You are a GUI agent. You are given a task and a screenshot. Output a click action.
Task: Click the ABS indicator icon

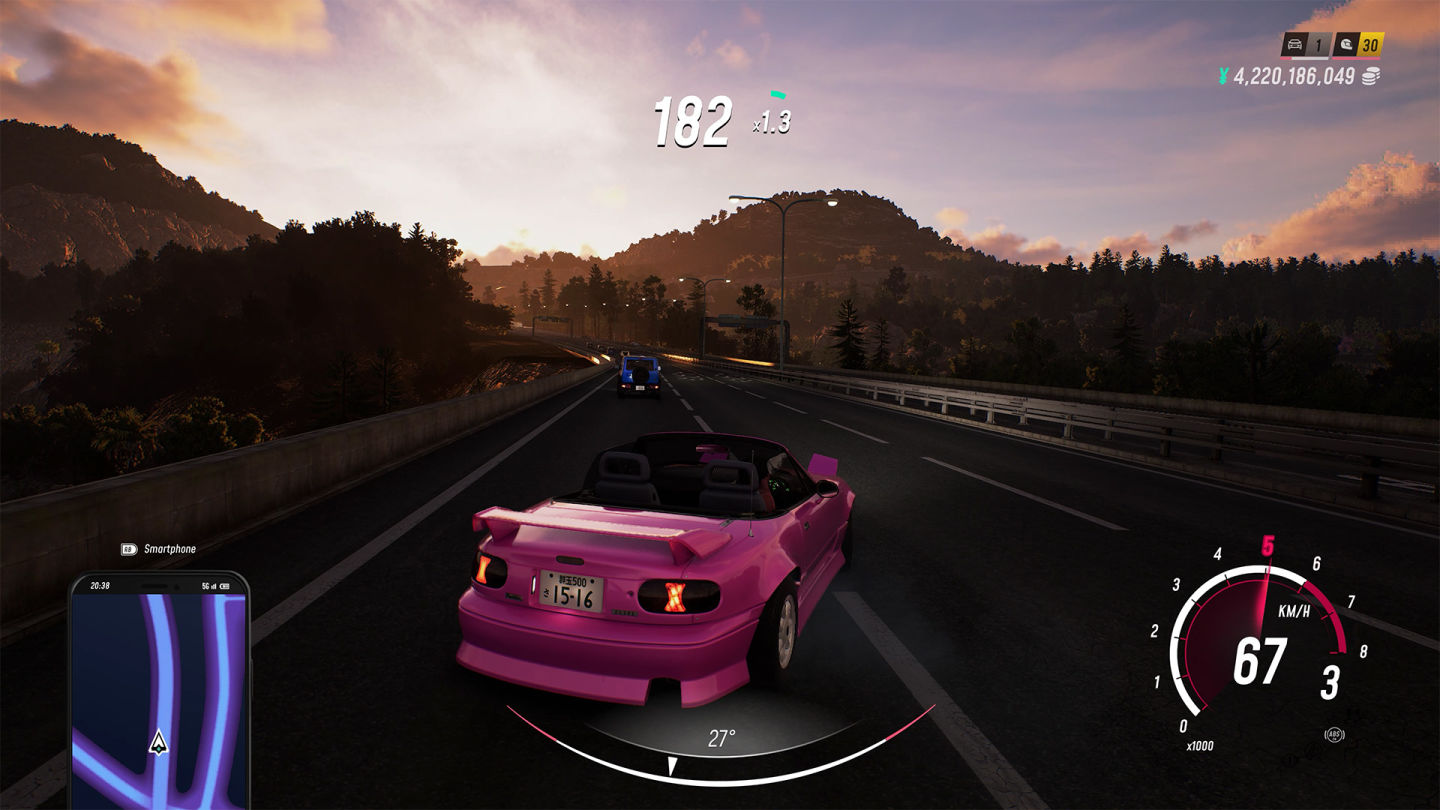(1334, 735)
